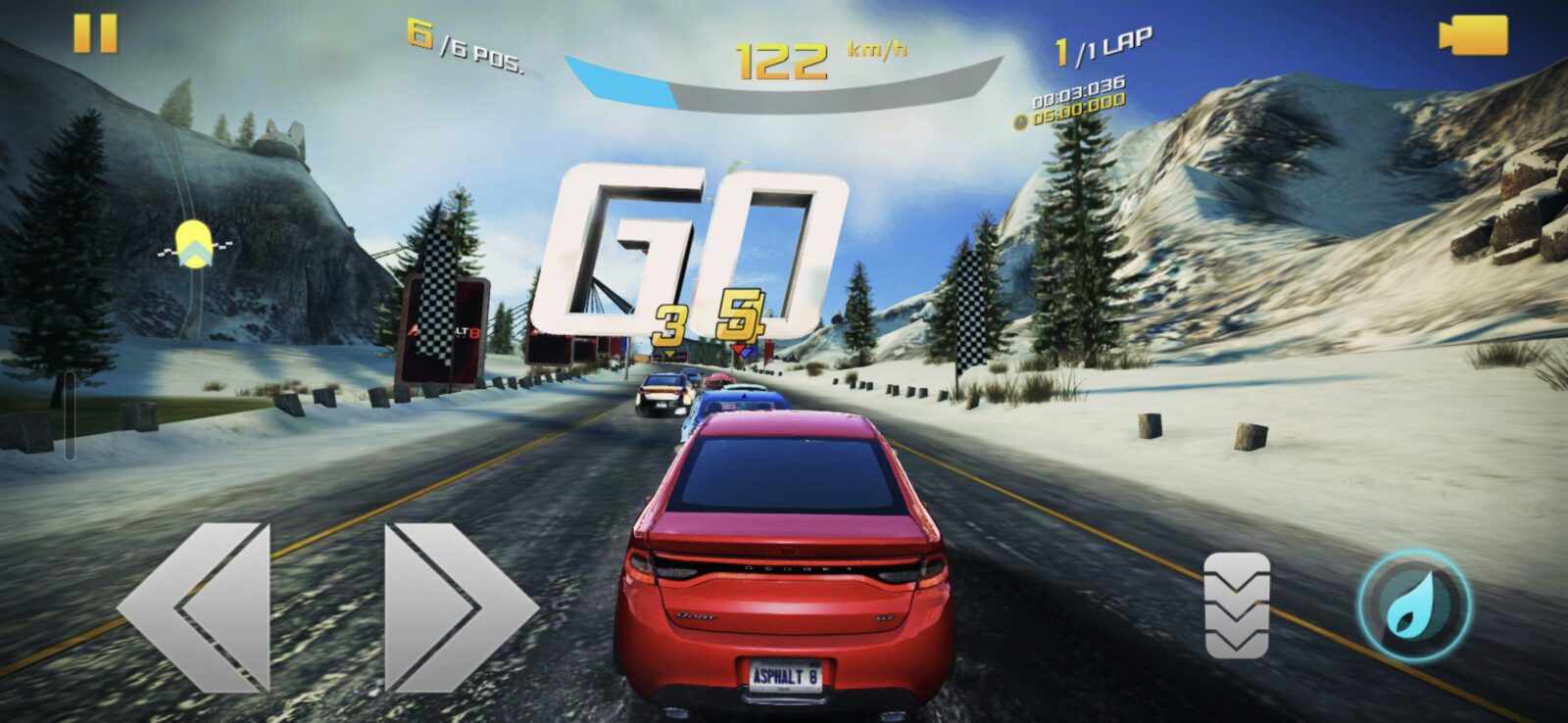
Task: Pause the race
Action: (x=95, y=34)
